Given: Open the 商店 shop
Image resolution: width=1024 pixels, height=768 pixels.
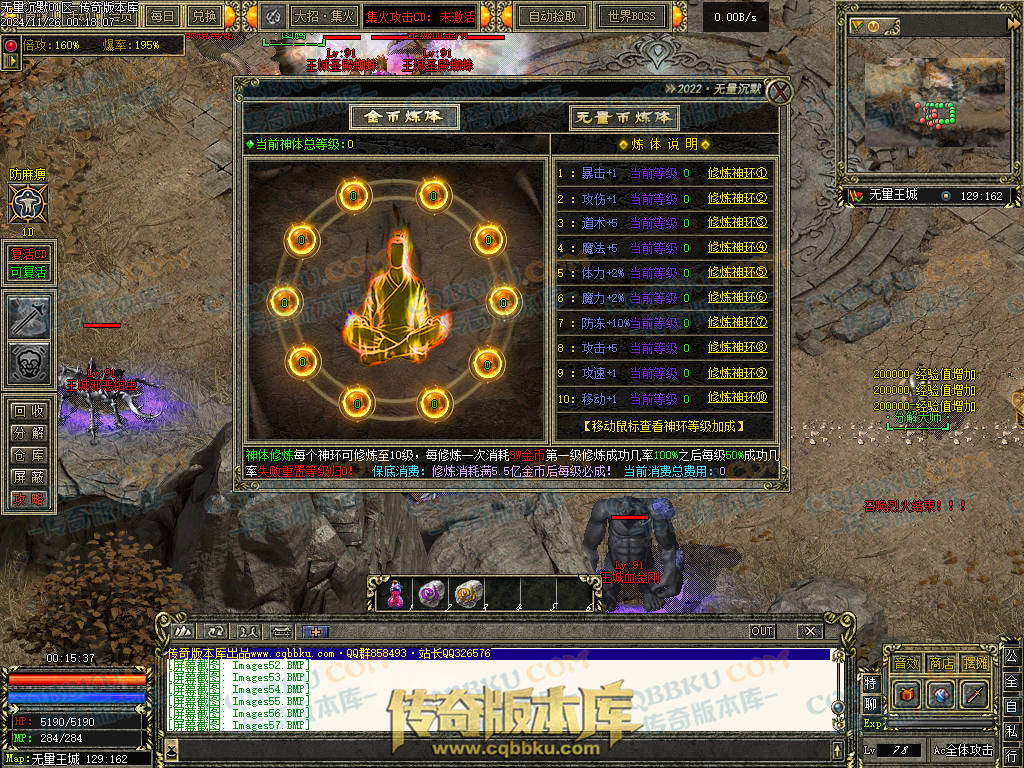Looking at the screenshot, I should coord(941,663).
